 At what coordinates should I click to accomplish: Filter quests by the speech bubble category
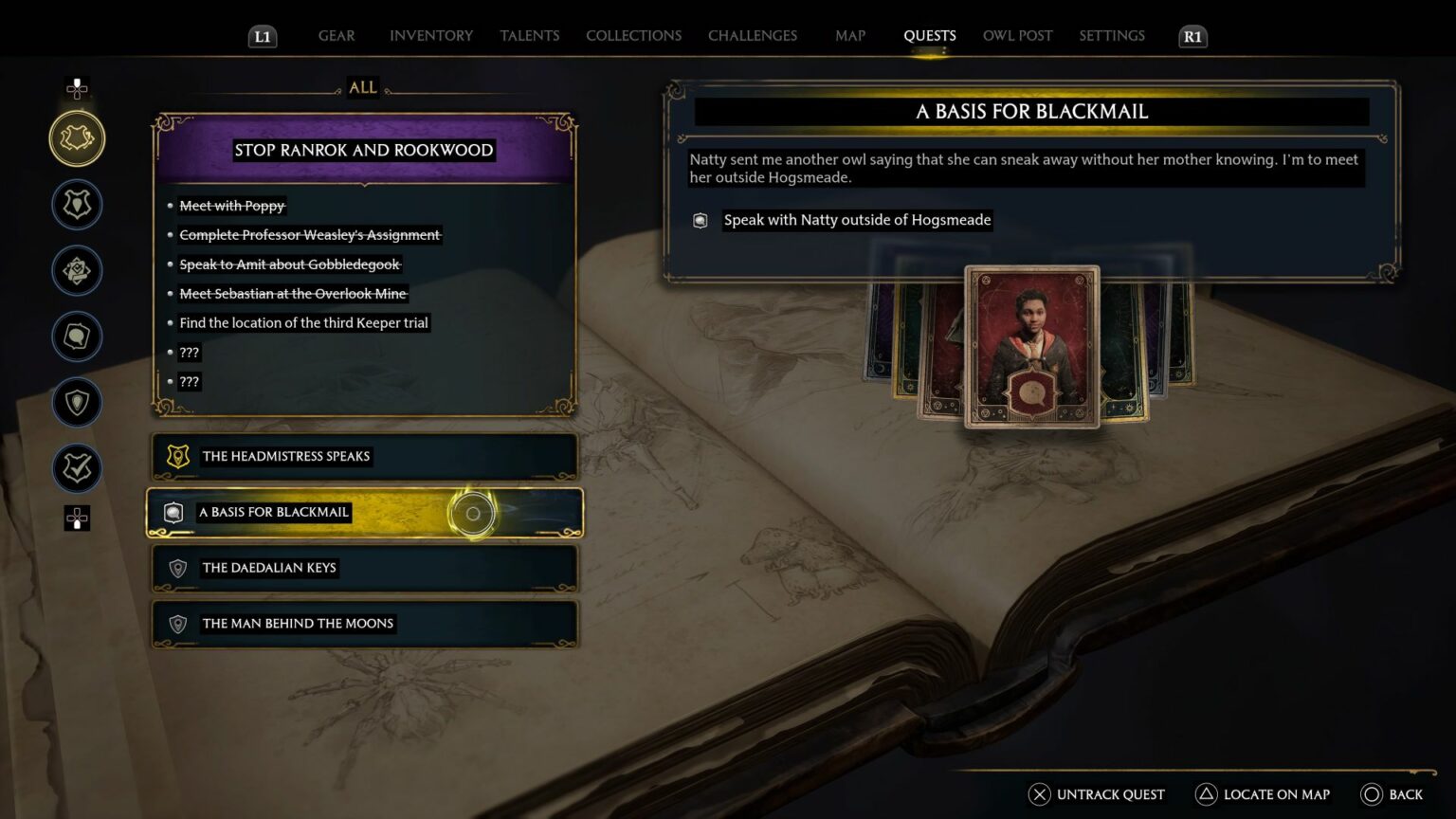(x=77, y=337)
